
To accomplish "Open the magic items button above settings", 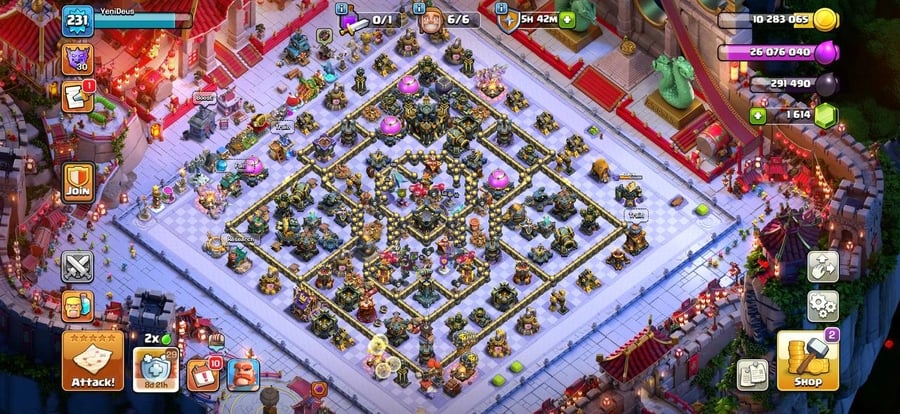I will [823, 266].
